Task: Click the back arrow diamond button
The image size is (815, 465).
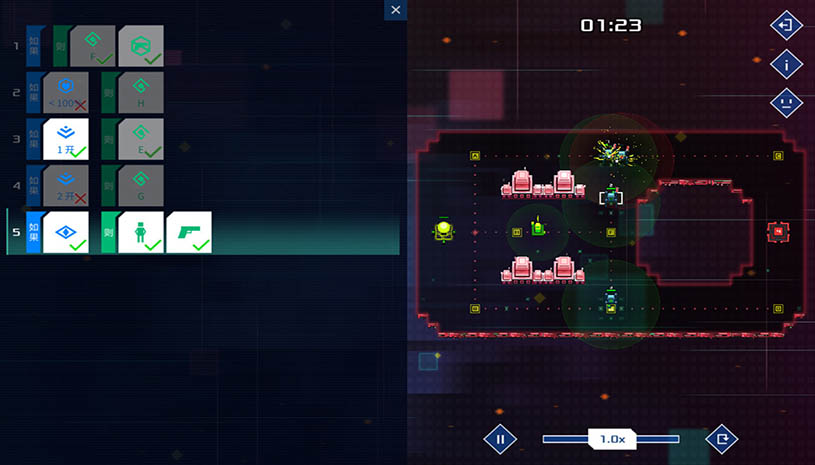Action: (x=787, y=25)
